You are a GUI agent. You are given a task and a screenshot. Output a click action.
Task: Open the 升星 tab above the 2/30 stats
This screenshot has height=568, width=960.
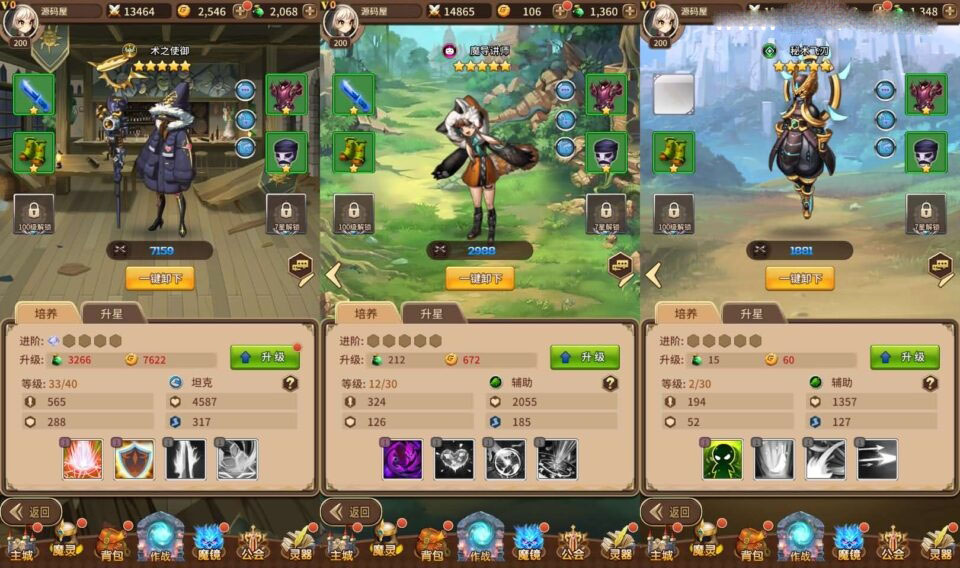click(x=752, y=313)
